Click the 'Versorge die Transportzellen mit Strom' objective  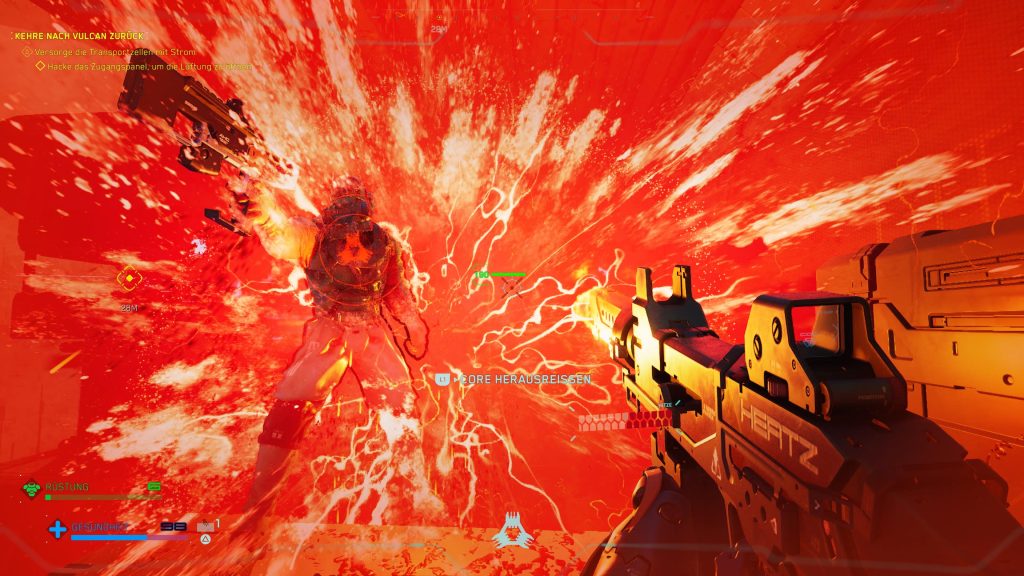pyautogui.click(x=114, y=51)
